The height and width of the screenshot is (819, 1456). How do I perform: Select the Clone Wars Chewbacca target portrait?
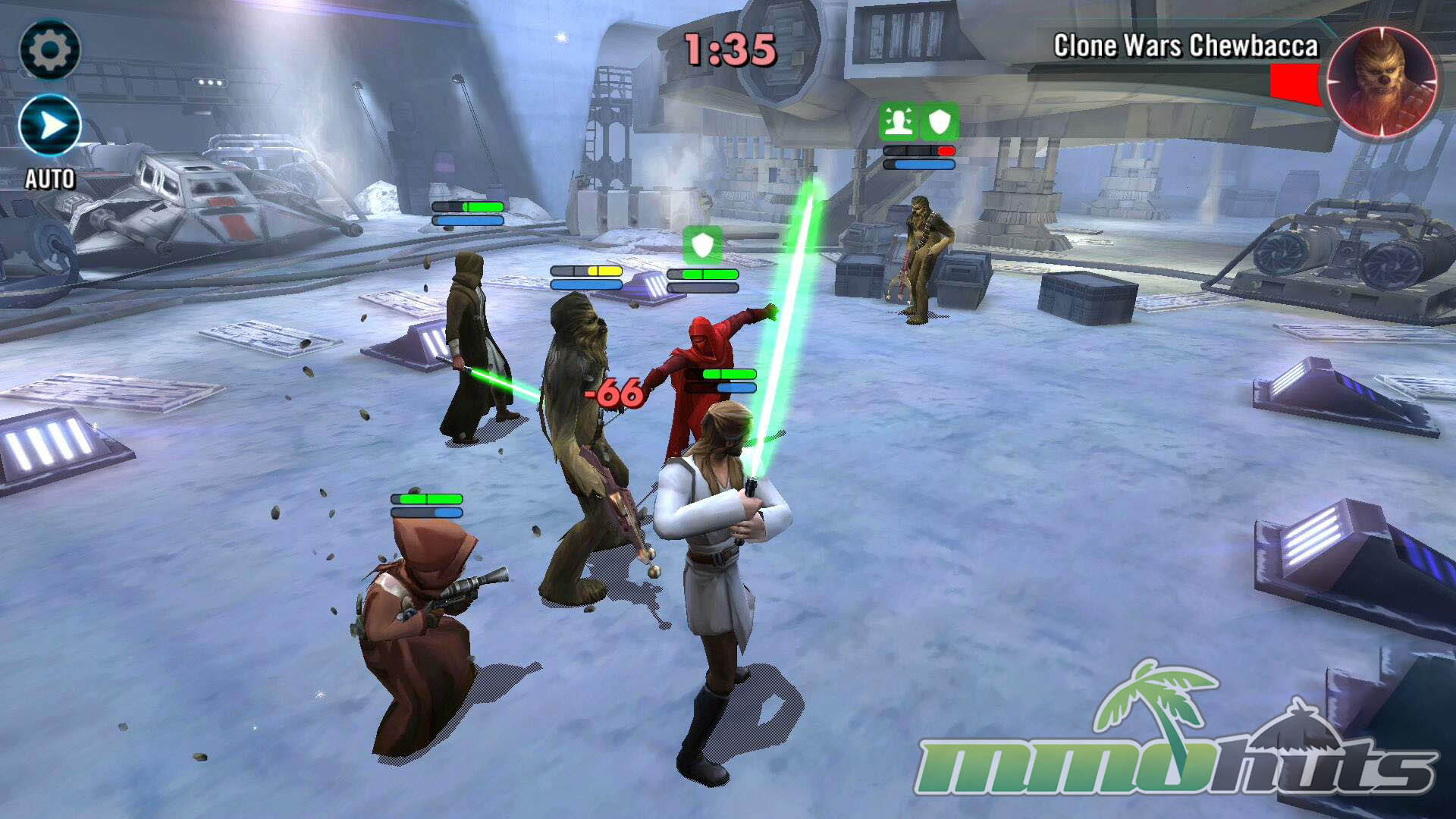(1380, 82)
